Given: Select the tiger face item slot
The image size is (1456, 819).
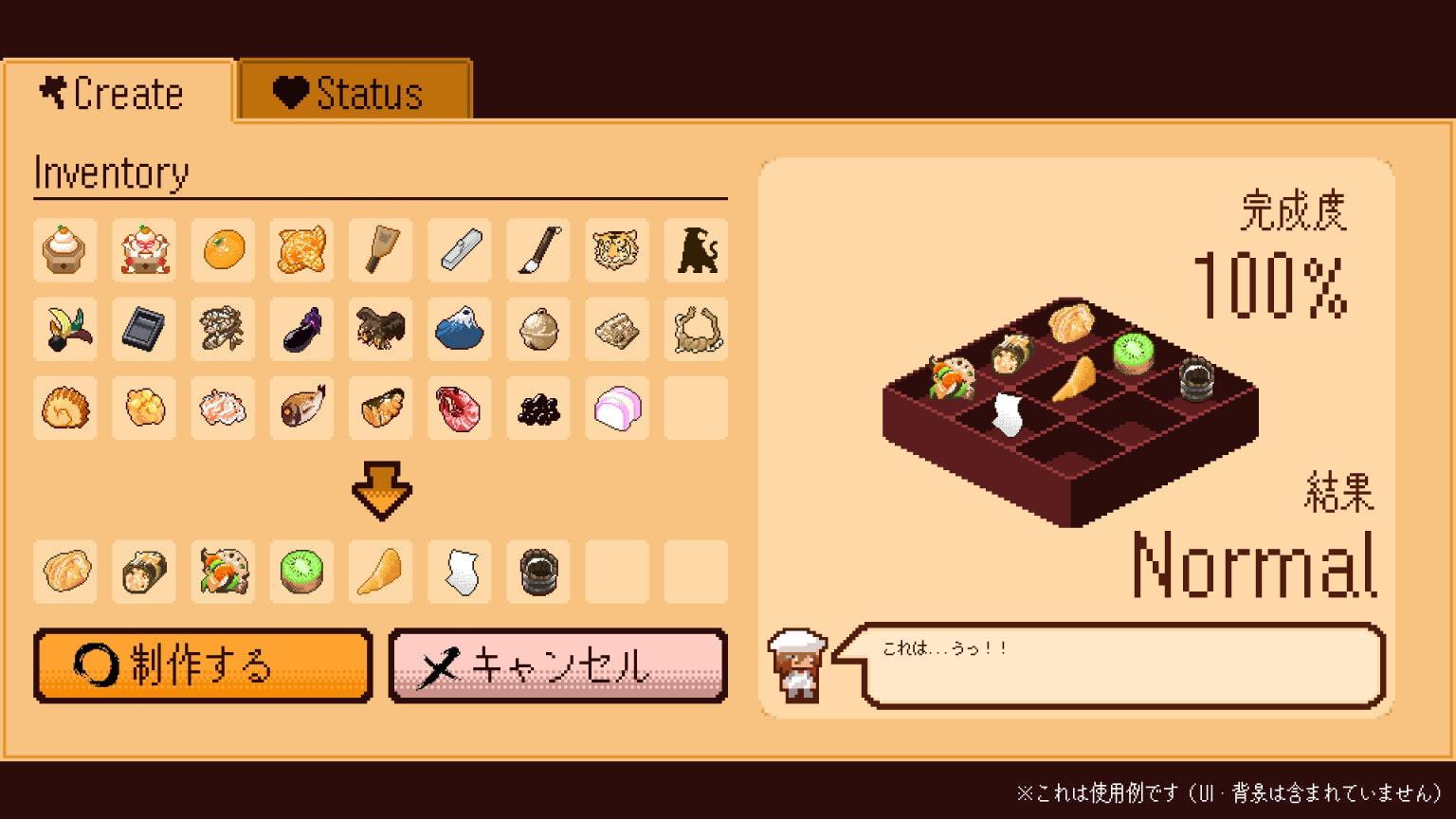Looking at the screenshot, I should click(617, 250).
